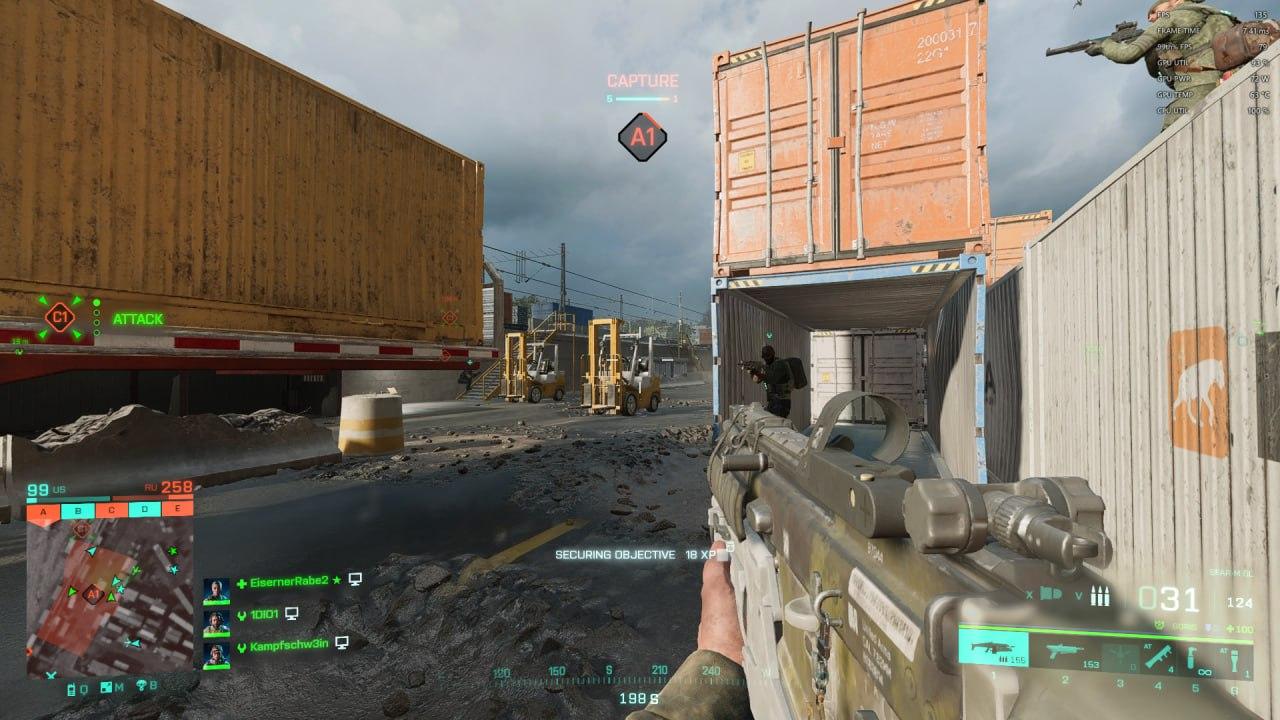Image resolution: width=1280 pixels, height=720 pixels.
Task: Toggle the fire mode bullets icon
Action: coord(1103,594)
